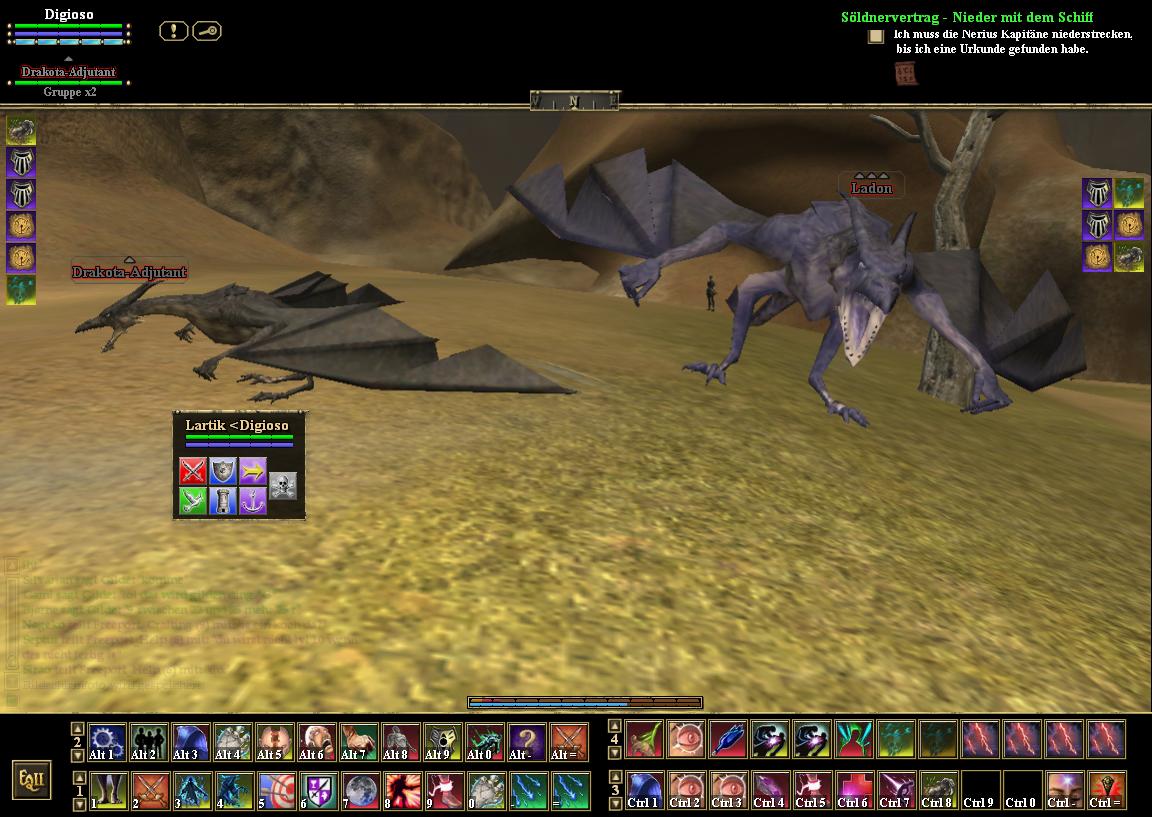Open the Söldnervertrag quest tracker entry

point(966,17)
